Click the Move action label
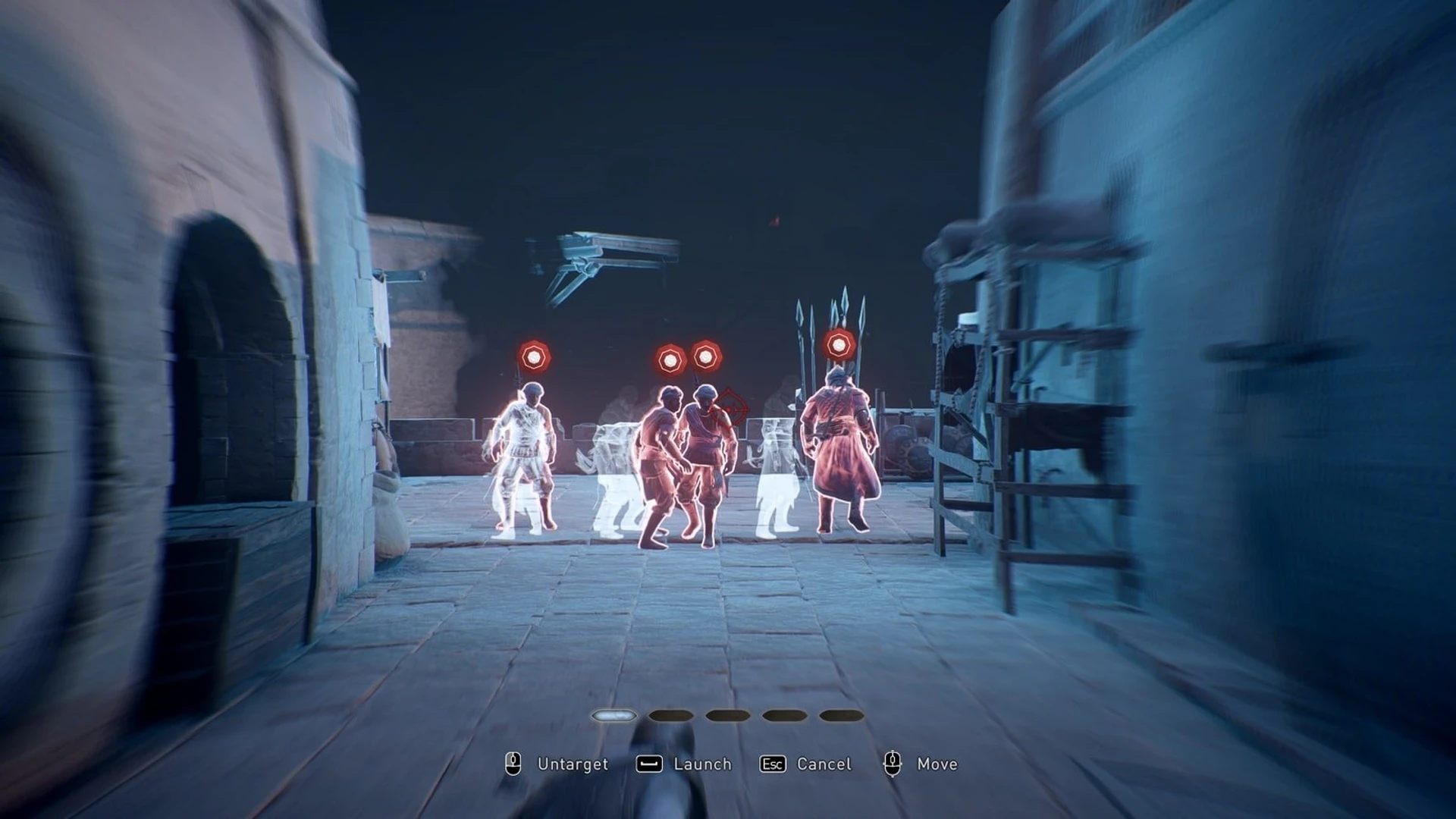Screen dimensions: 1456x819 (x=937, y=764)
